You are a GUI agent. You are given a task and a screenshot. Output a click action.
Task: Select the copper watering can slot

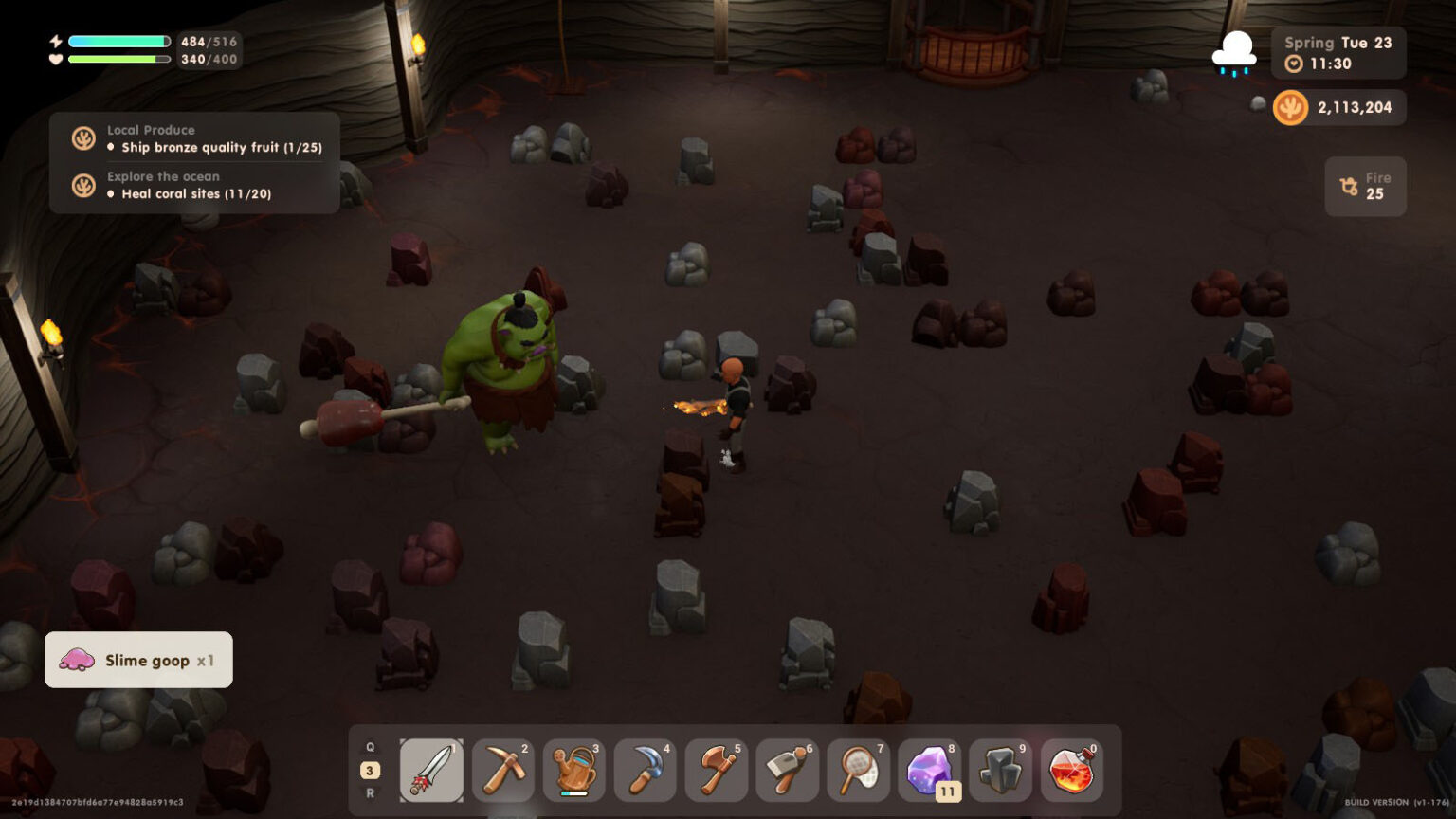pos(573,771)
